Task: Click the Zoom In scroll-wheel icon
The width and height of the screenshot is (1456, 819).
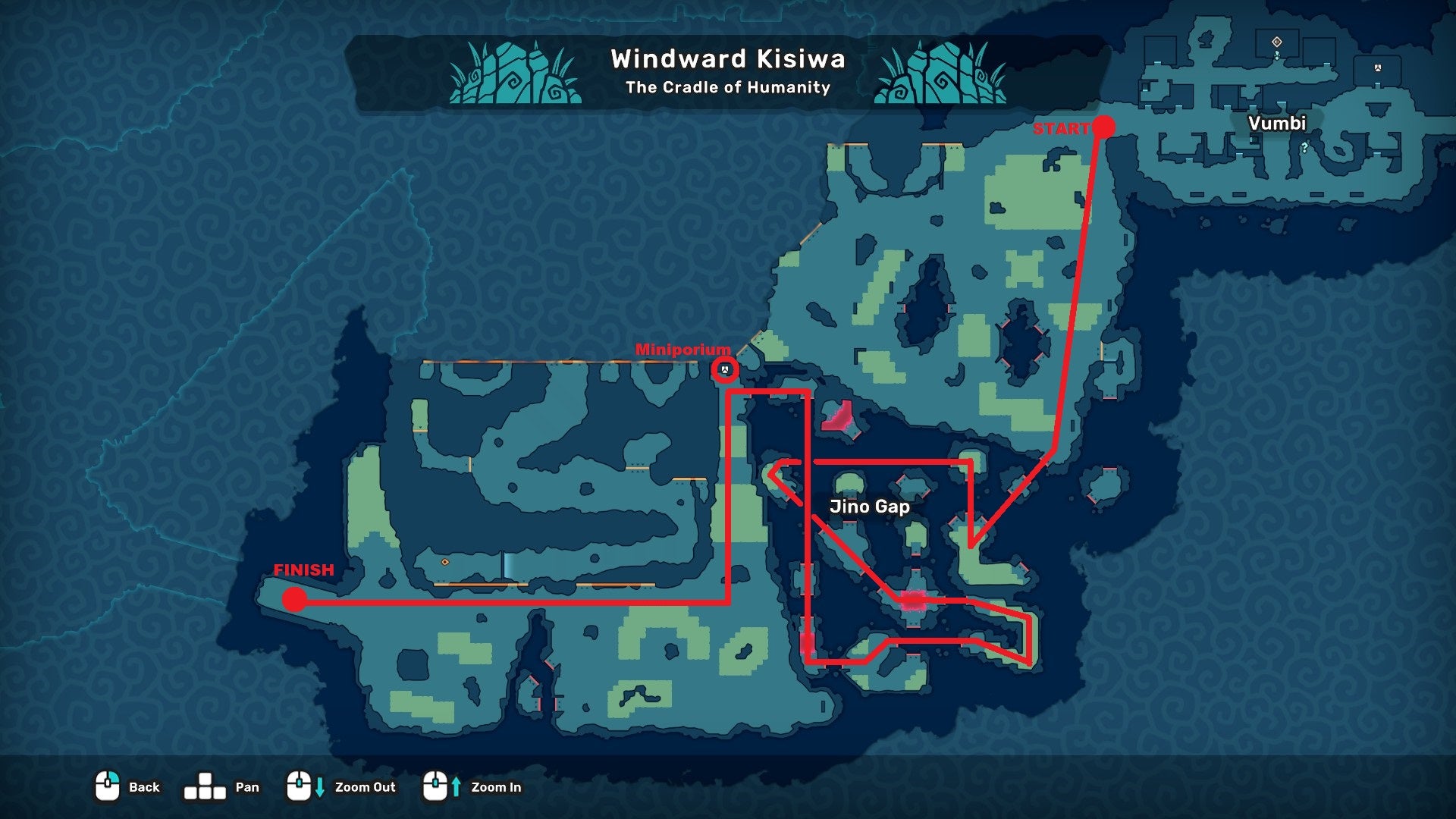Action: [x=437, y=786]
